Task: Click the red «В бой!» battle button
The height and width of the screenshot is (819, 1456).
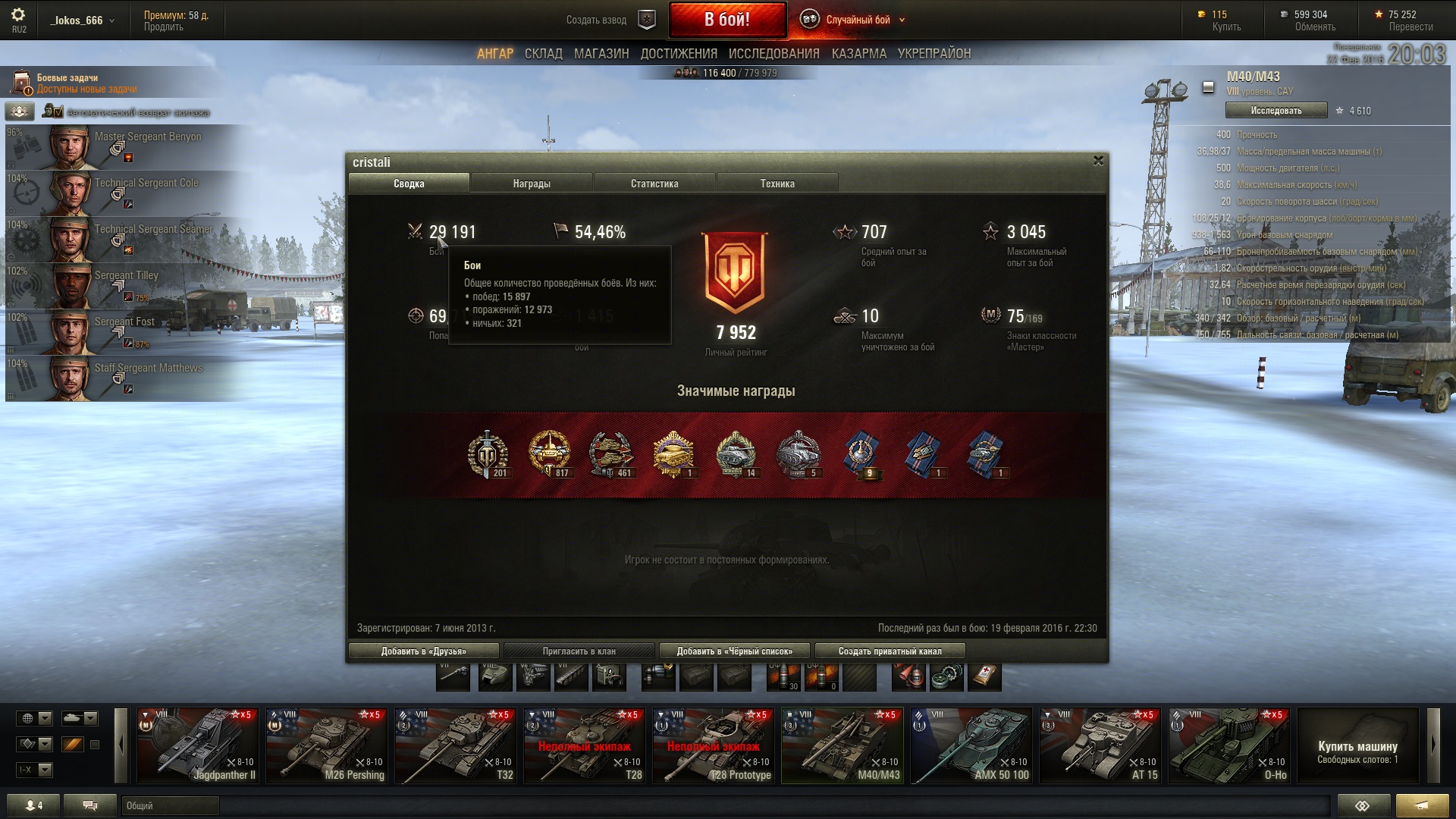Action: 726,20
